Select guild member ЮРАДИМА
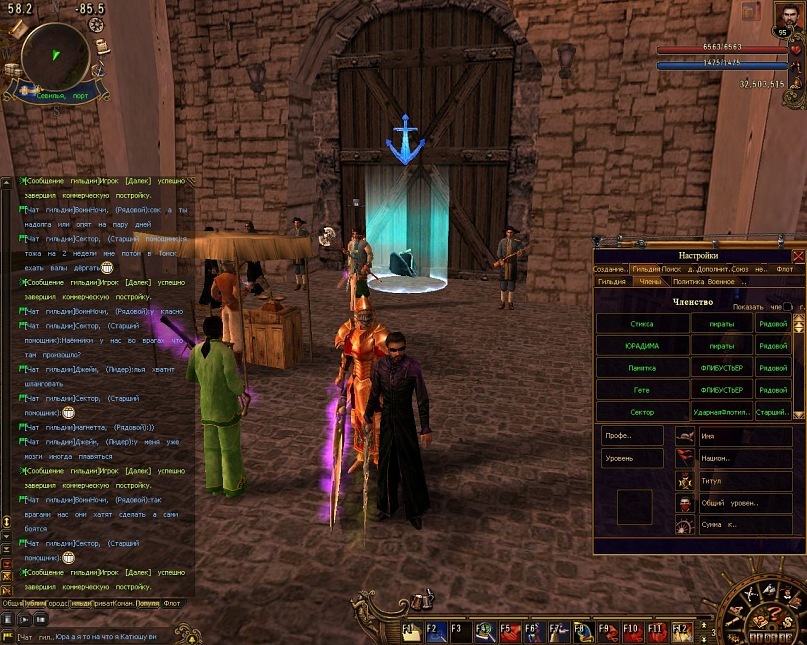This screenshot has height=645, width=807. click(642, 345)
